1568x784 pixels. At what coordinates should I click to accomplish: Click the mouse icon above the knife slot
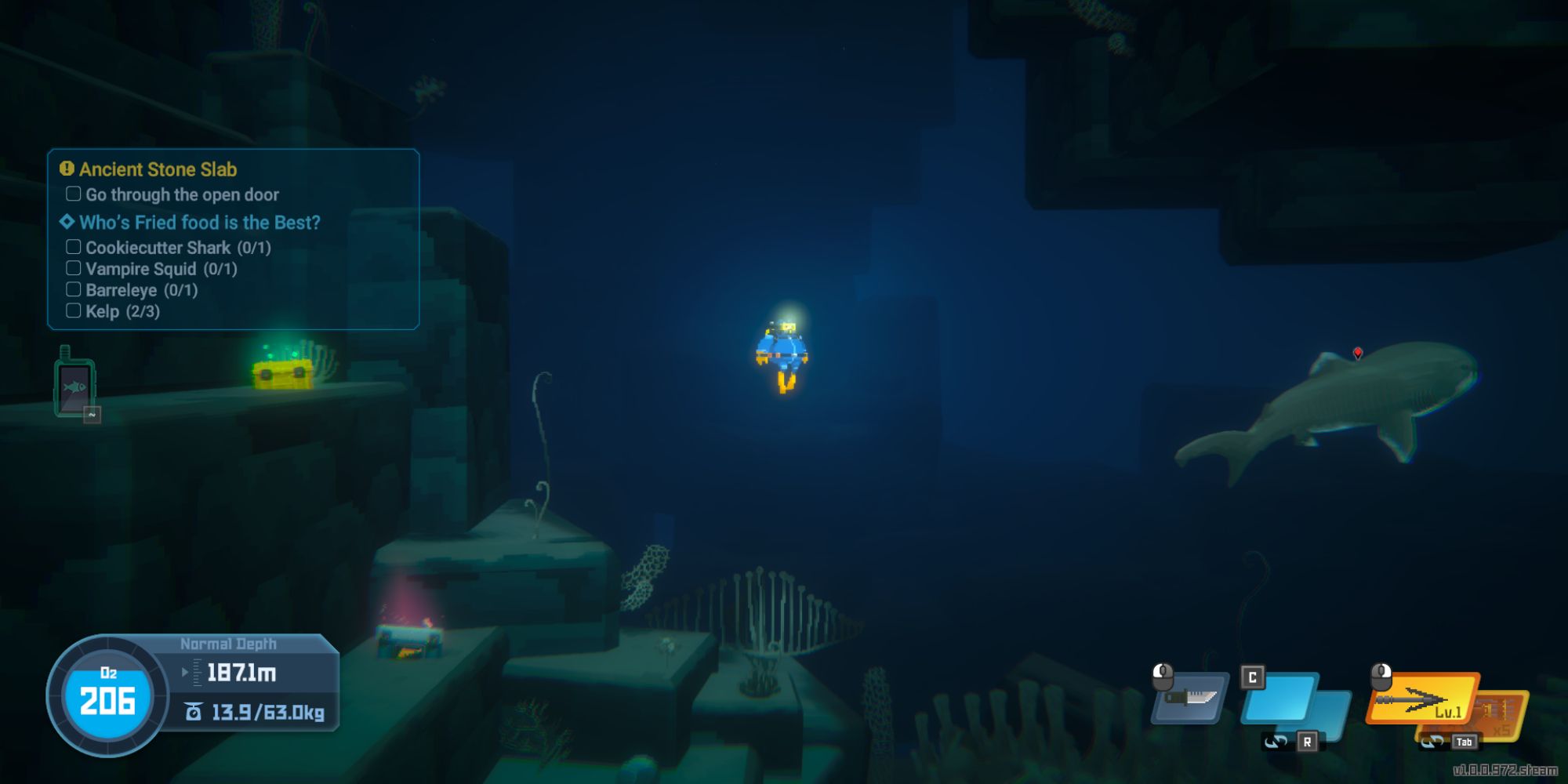click(1163, 677)
